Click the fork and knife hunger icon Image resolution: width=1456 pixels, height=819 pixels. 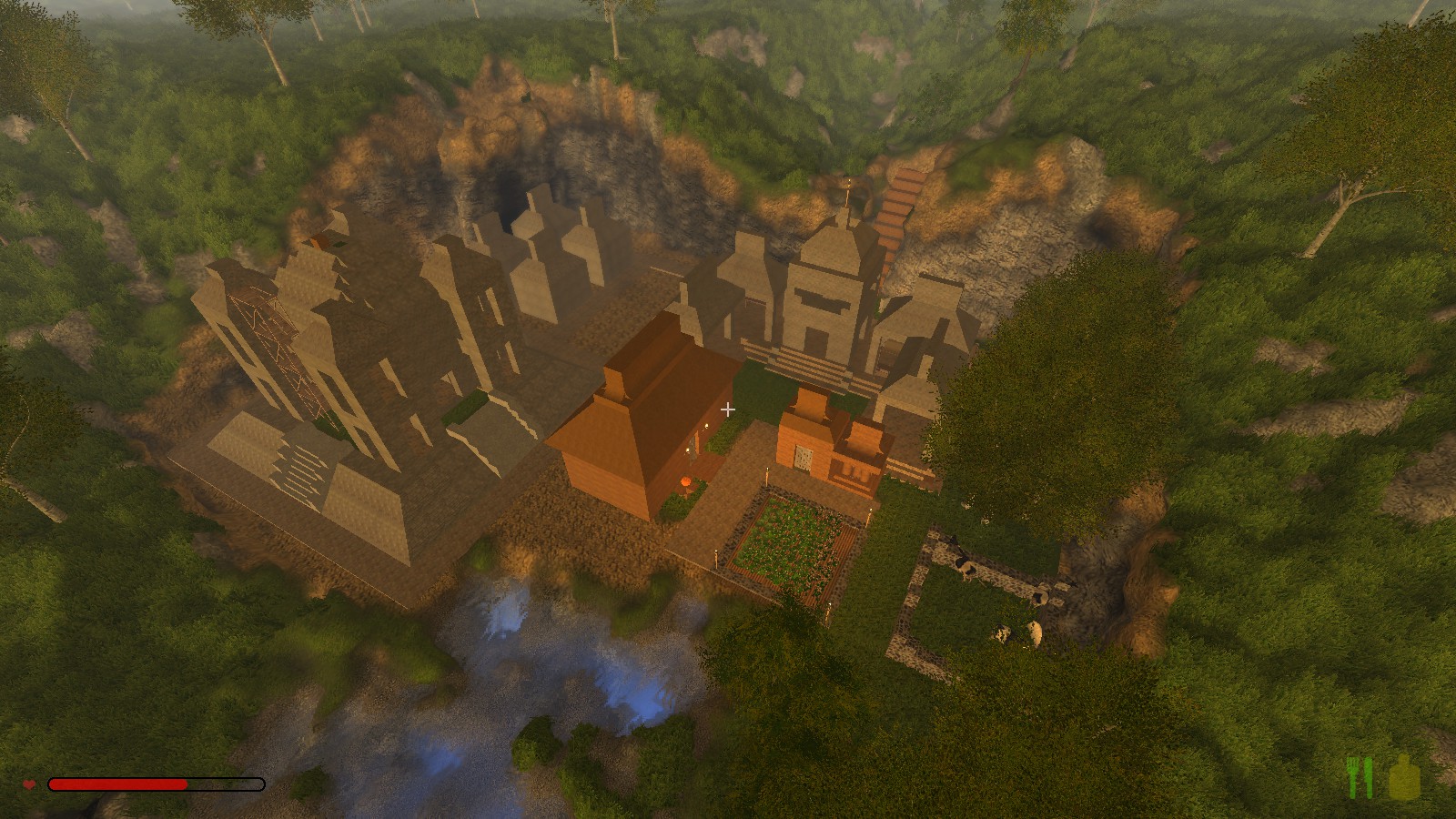click(1359, 778)
